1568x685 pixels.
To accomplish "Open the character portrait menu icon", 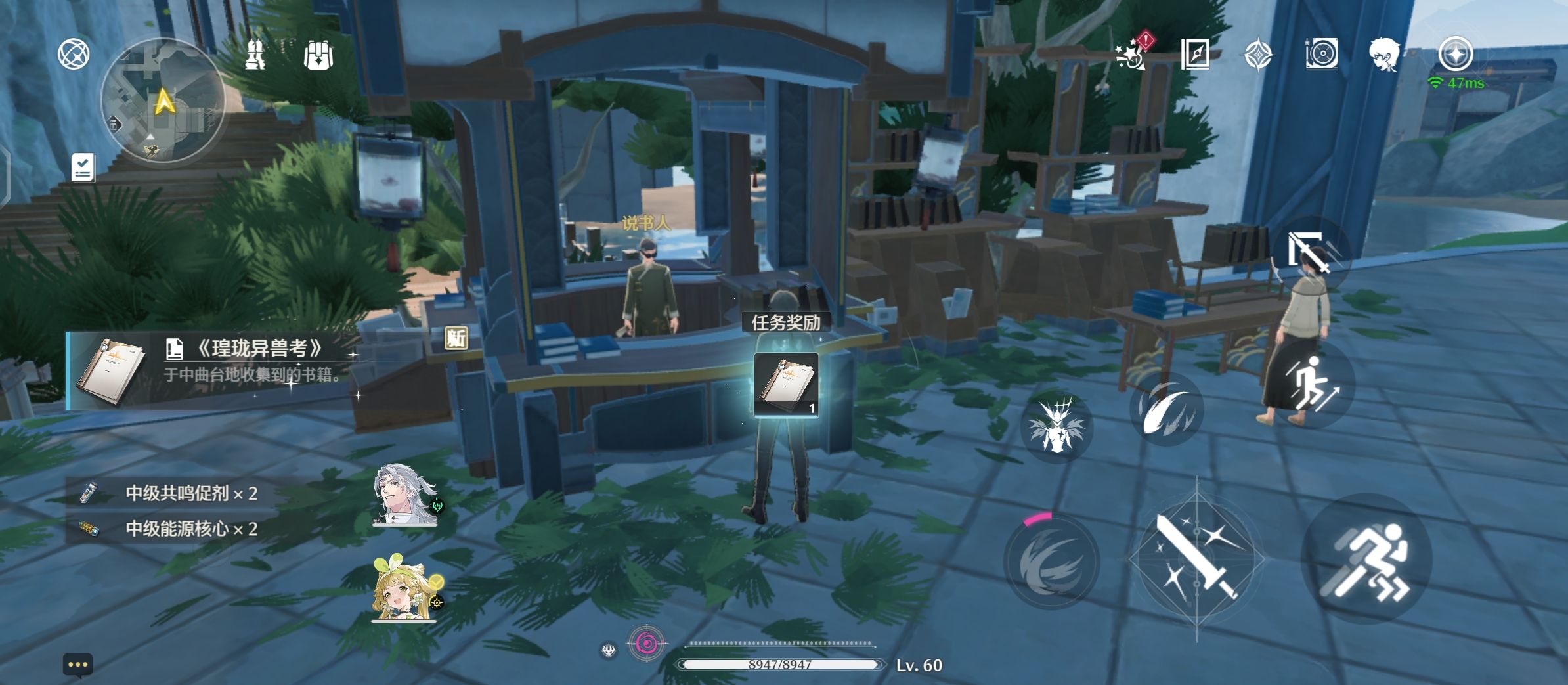I will pos(1384,54).
